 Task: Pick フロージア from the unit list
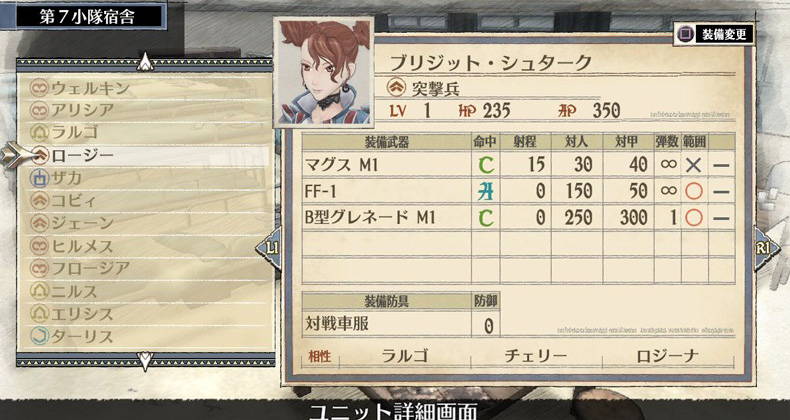pyautogui.click(x=90, y=268)
